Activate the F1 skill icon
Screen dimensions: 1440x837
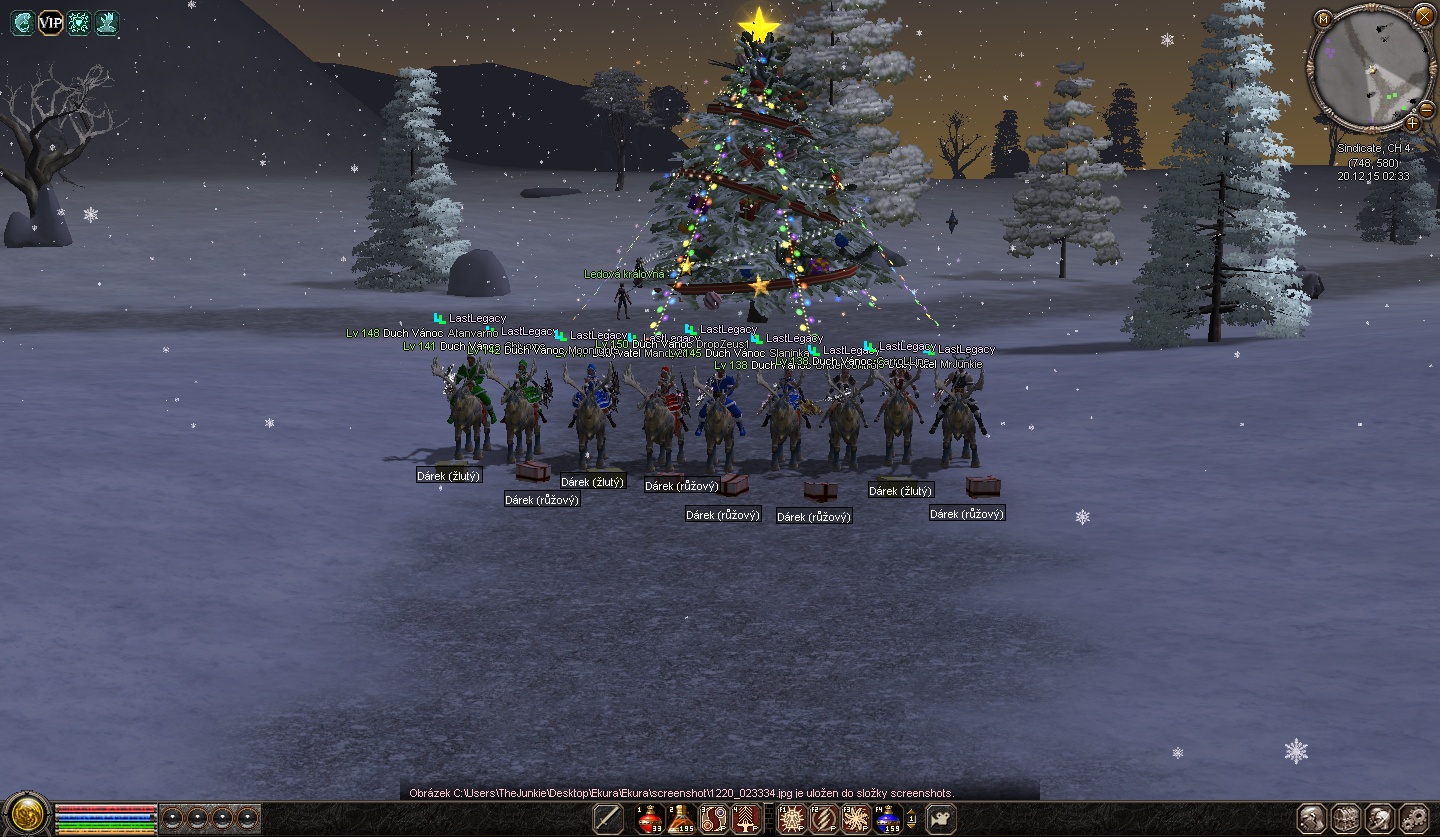point(792,819)
